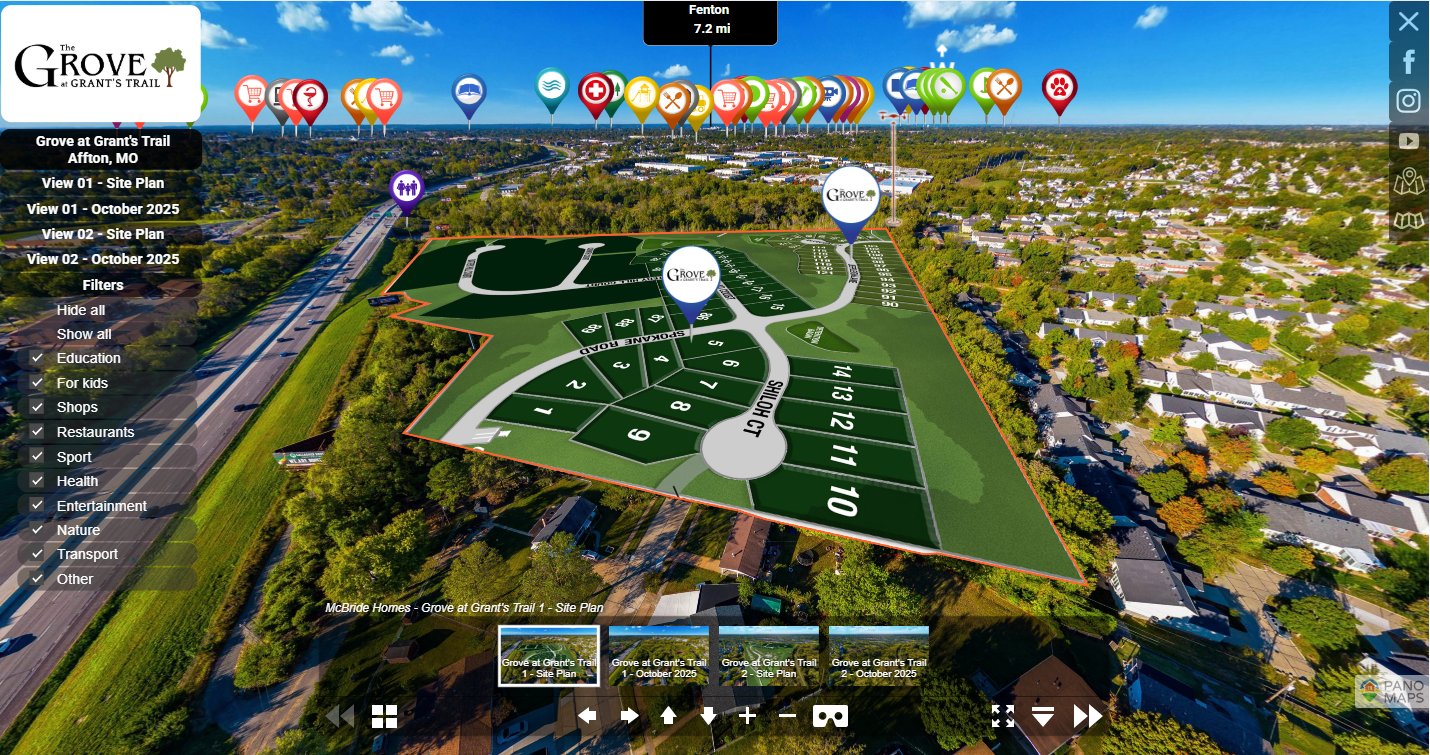Viewport: 1430px width, 755px height.
Task: Click the plus zoom-in button
Action: (747, 716)
